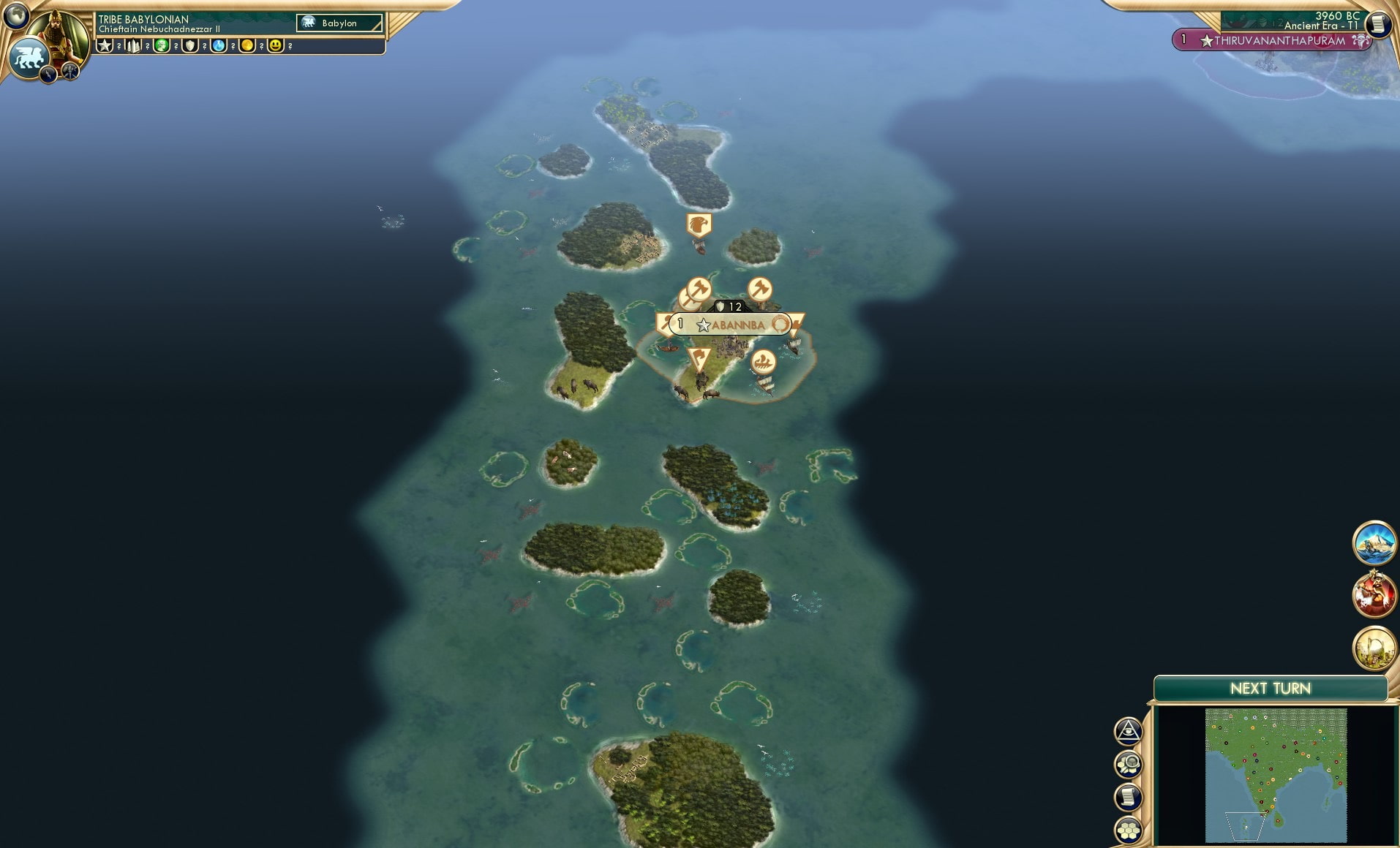Open the strategic view eye icon
The height and width of the screenshot is (848, 1400).
click(1128, 730)
